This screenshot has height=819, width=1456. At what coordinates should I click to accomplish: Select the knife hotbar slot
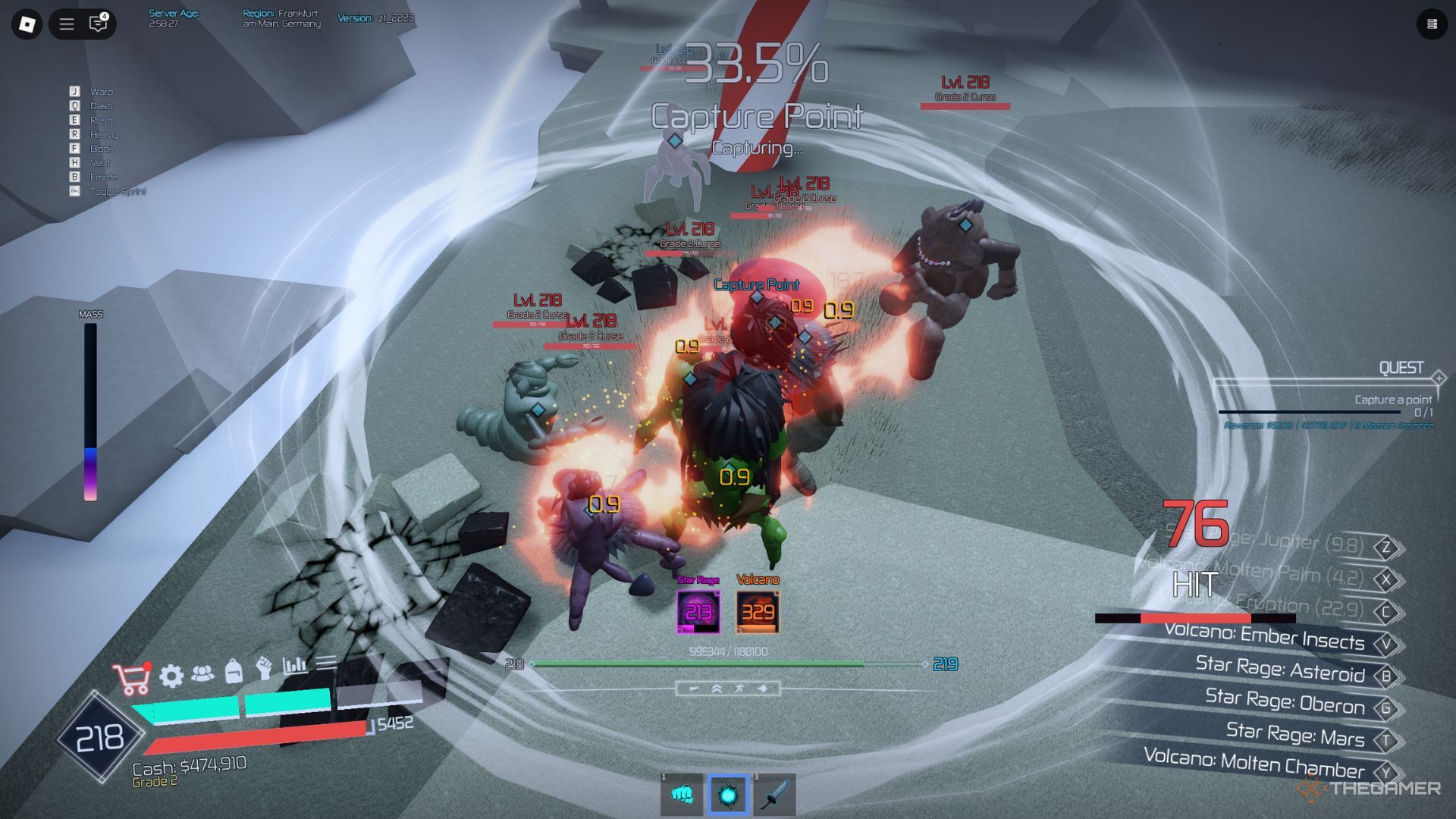pyautogui.click(x=774, y=794)
